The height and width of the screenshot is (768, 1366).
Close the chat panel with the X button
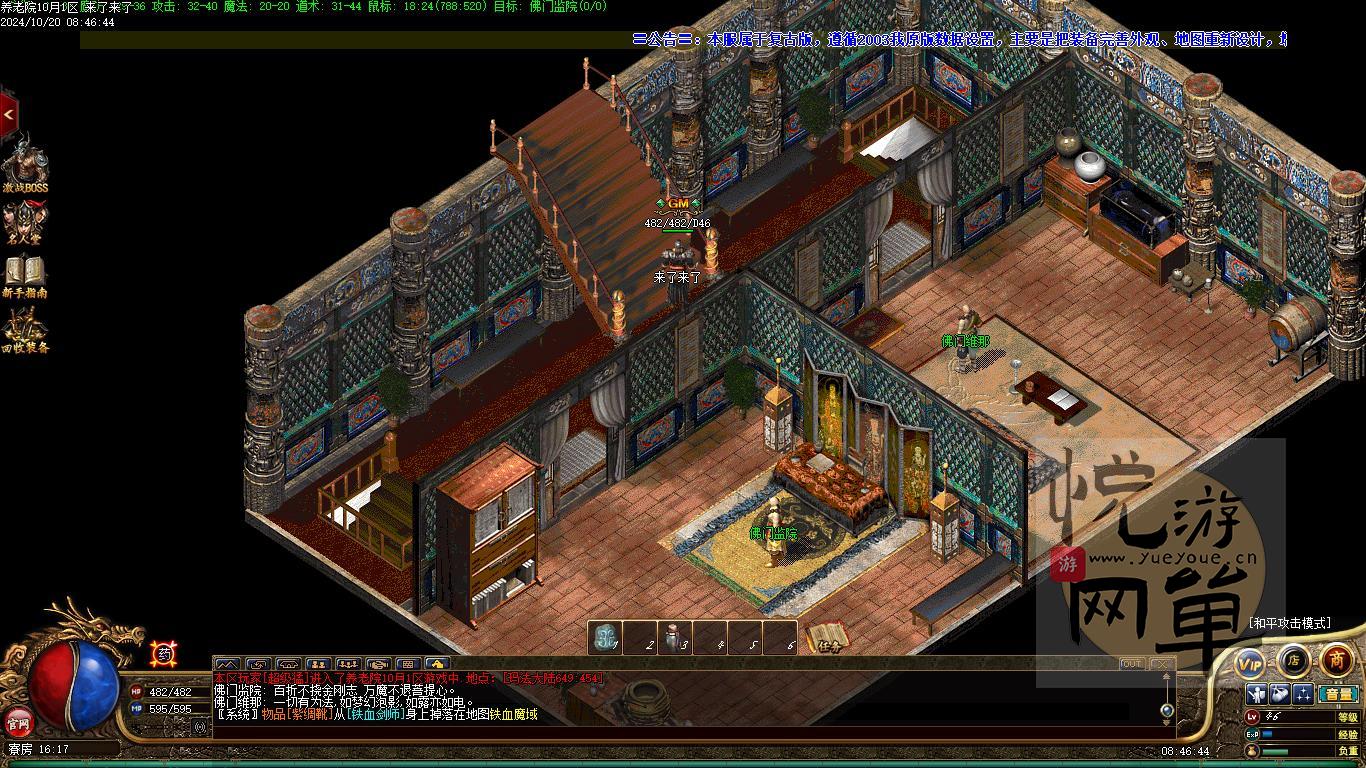pyautogui.click(x=1160, y=664)
